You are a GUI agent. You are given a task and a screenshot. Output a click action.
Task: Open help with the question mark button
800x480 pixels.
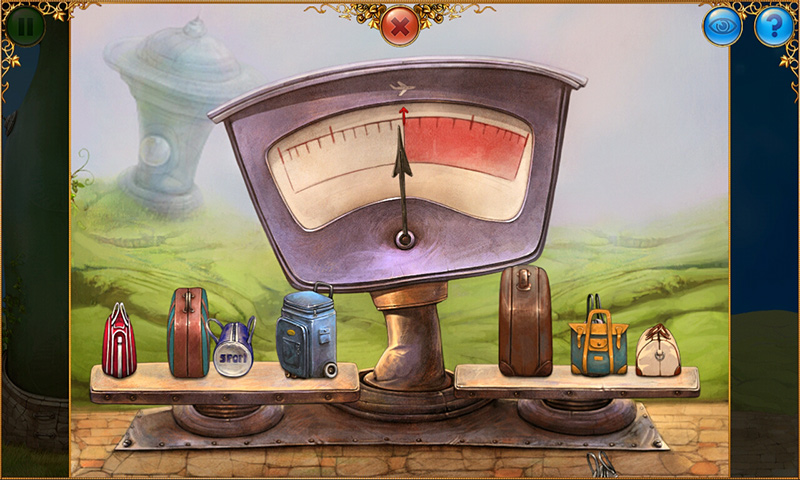pos(773,26)
